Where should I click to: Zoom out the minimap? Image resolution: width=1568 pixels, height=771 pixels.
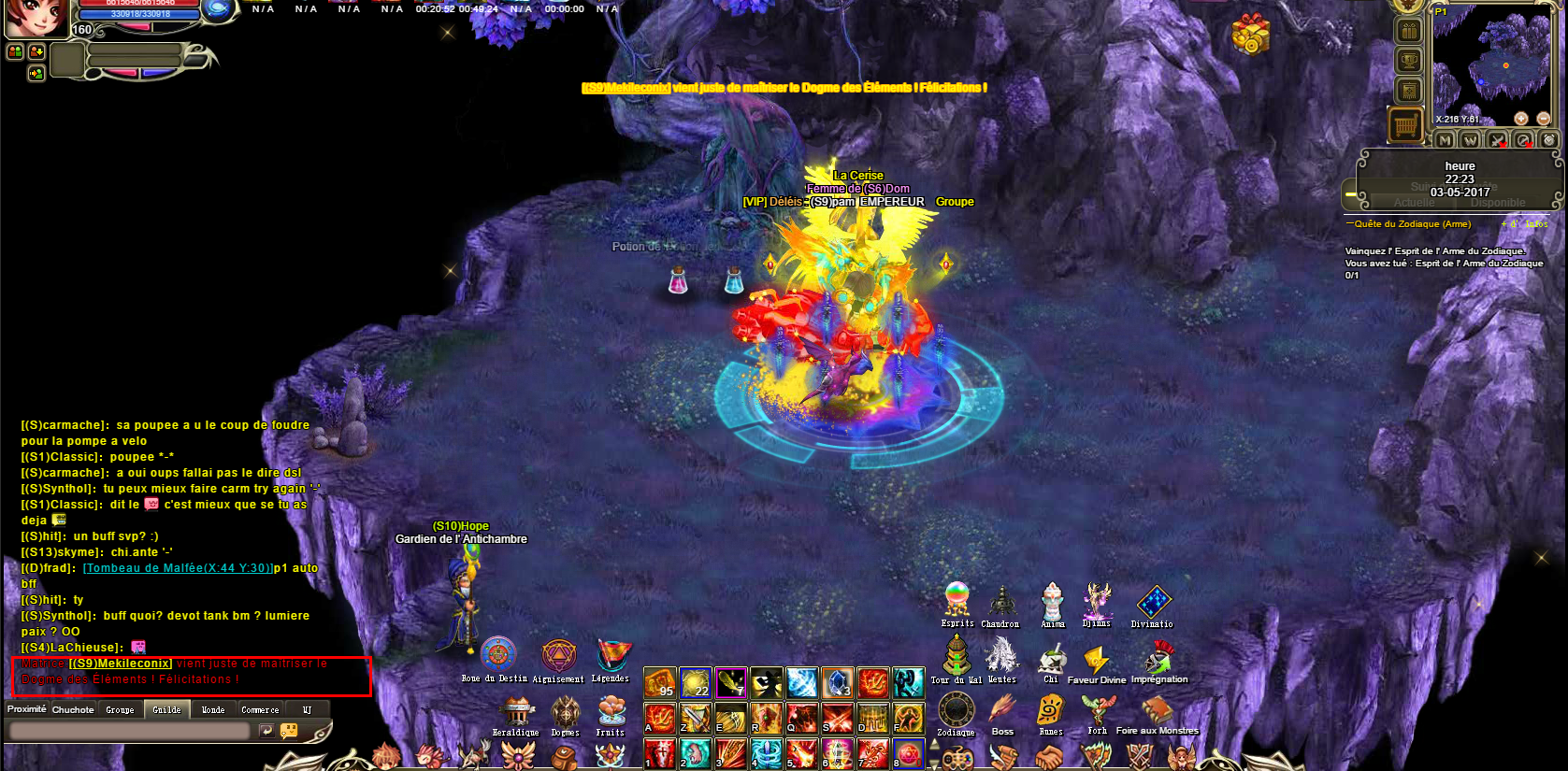point(1544,119)
